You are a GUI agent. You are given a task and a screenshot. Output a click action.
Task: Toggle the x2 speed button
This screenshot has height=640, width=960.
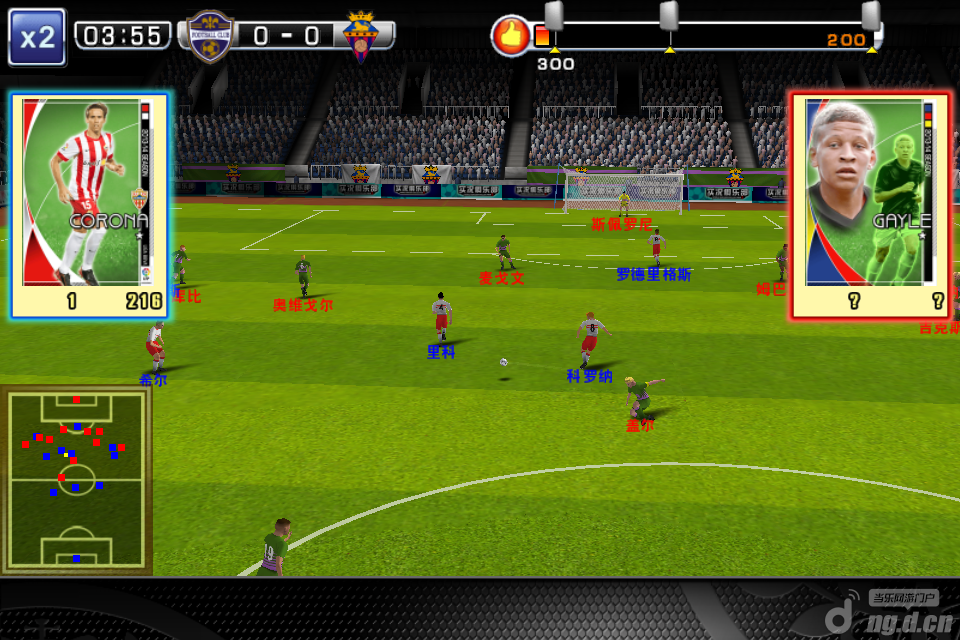tap(37, 37)
